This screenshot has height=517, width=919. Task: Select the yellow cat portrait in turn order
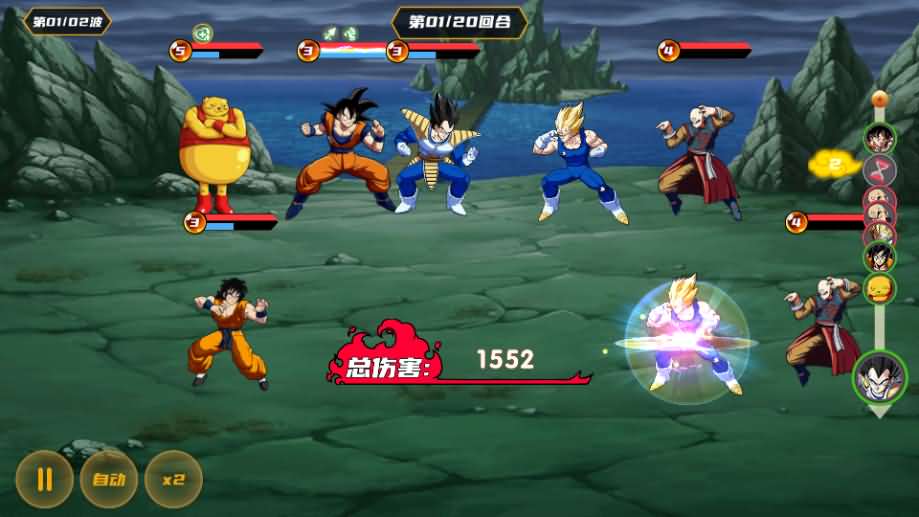[879, 289]
